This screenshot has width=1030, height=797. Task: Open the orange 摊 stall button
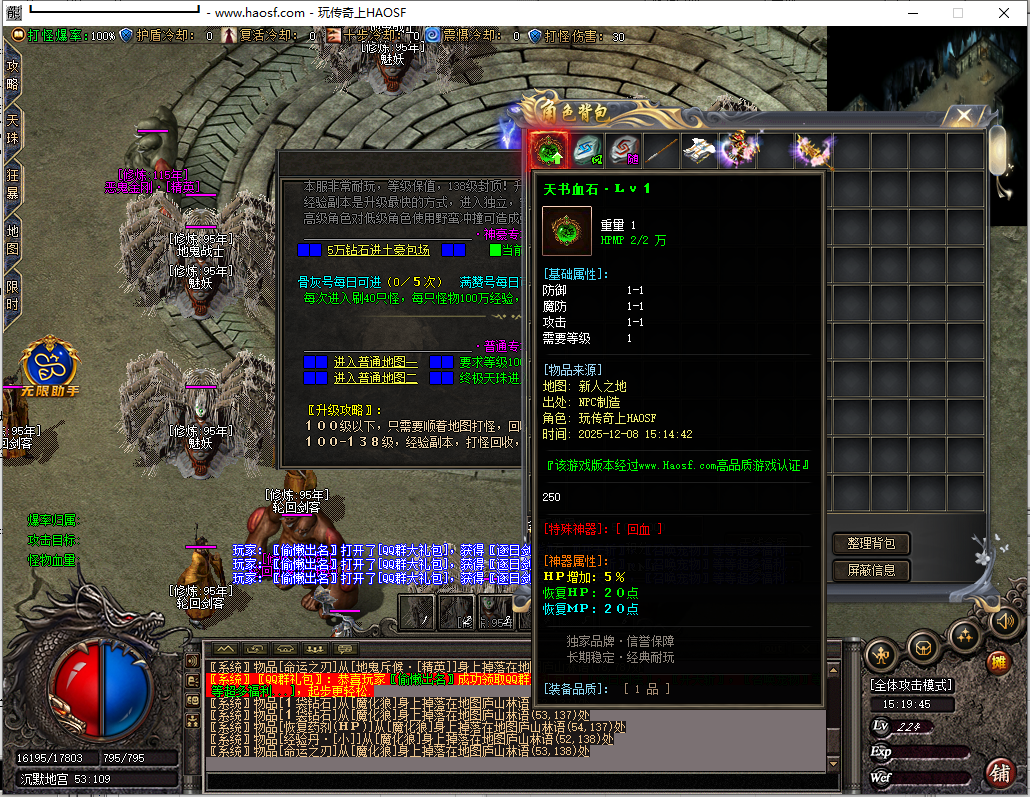[x=998, y=662]
